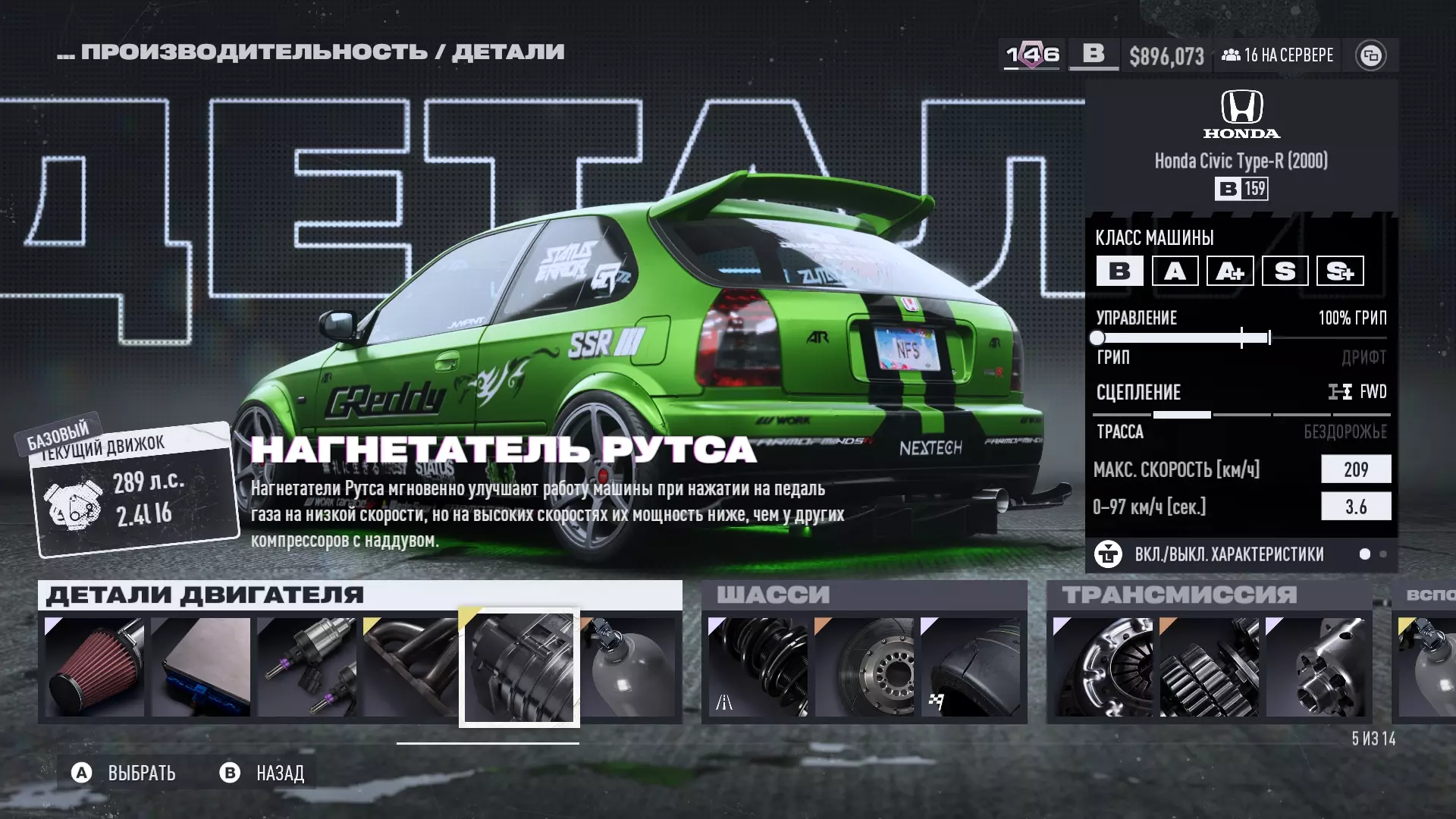This screenshot has width=1456, height=819.
Task: Set car class to S
Action: (1285, 271)
